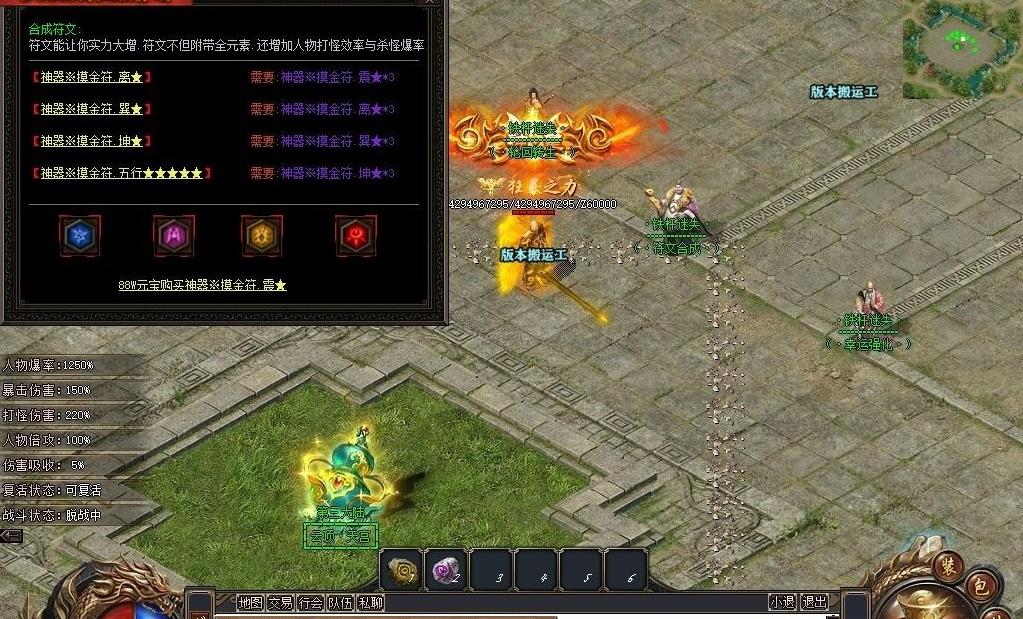Image resolution: width=1023 pixels, height=619 pixels.
Task: Click the 退出 exit button
Action: (815, 602)
